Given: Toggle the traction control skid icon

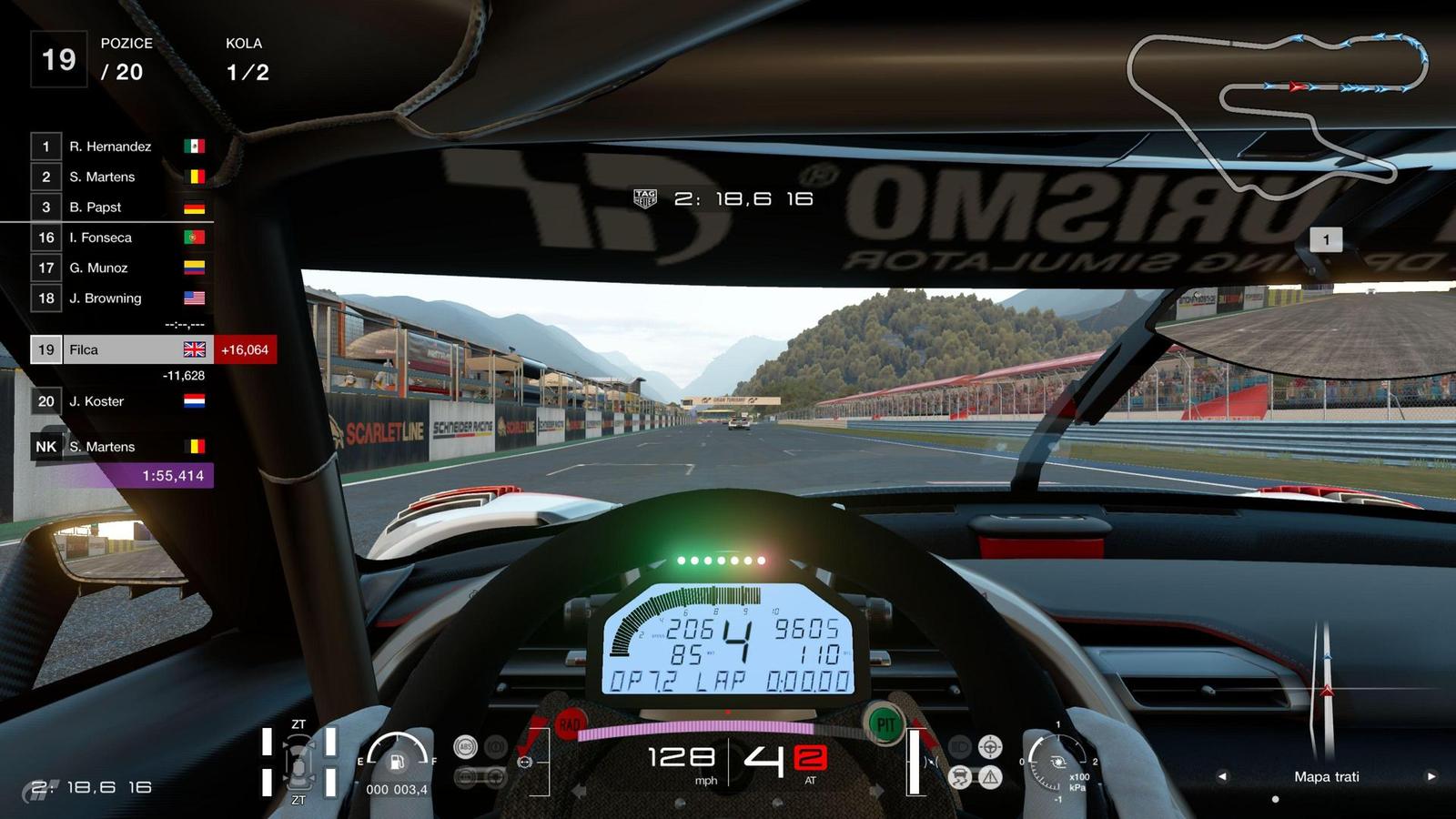Looking at the screenshot, I should coord(962,776).
